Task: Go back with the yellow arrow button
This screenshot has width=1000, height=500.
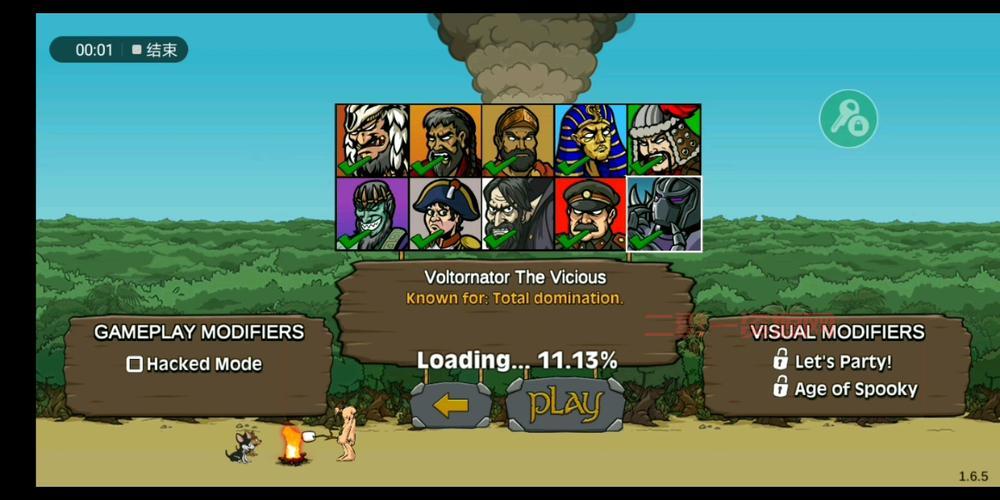Action: [451, 405]
